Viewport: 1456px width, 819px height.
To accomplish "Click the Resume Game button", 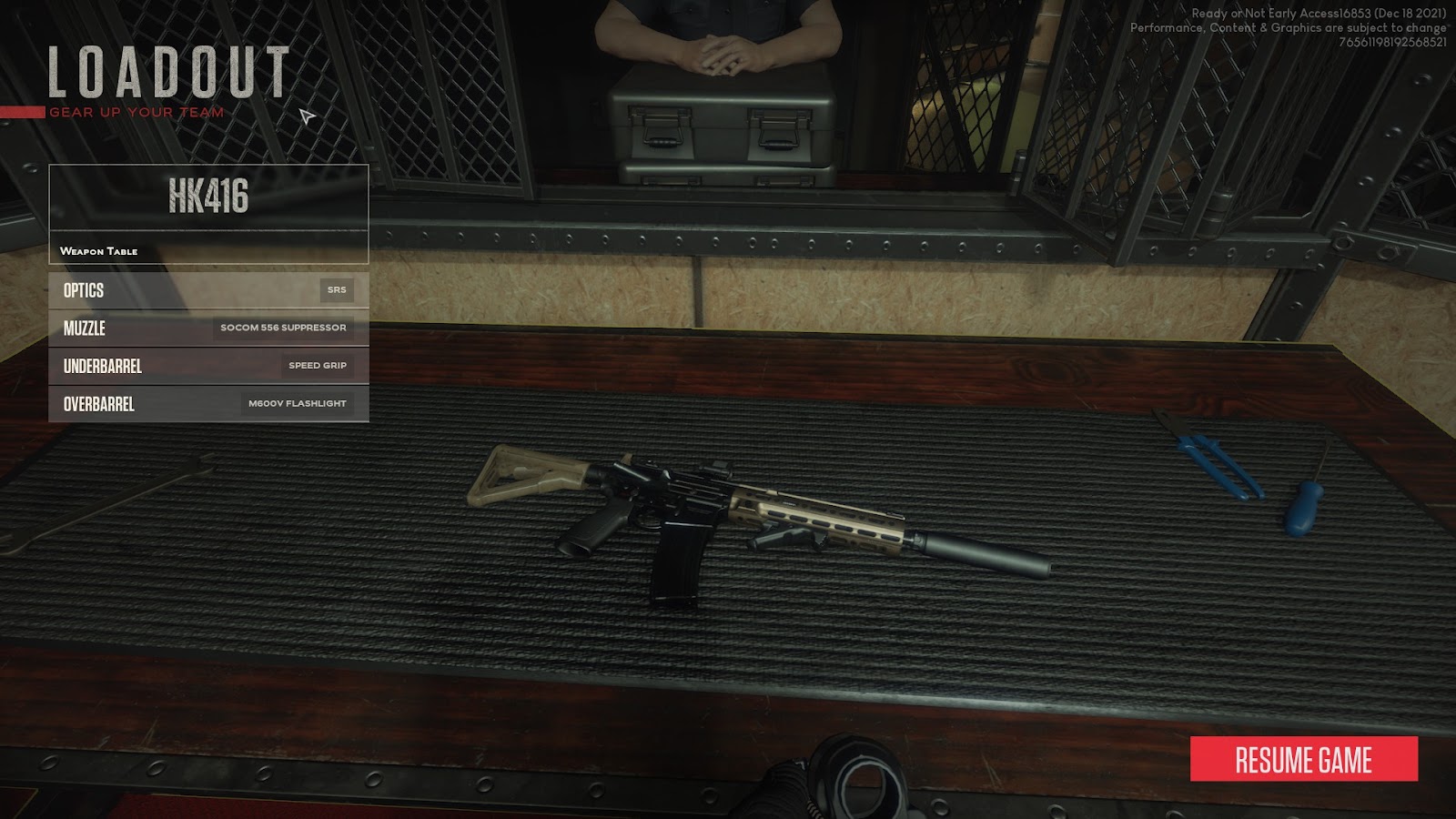I will pos(1303,760).
